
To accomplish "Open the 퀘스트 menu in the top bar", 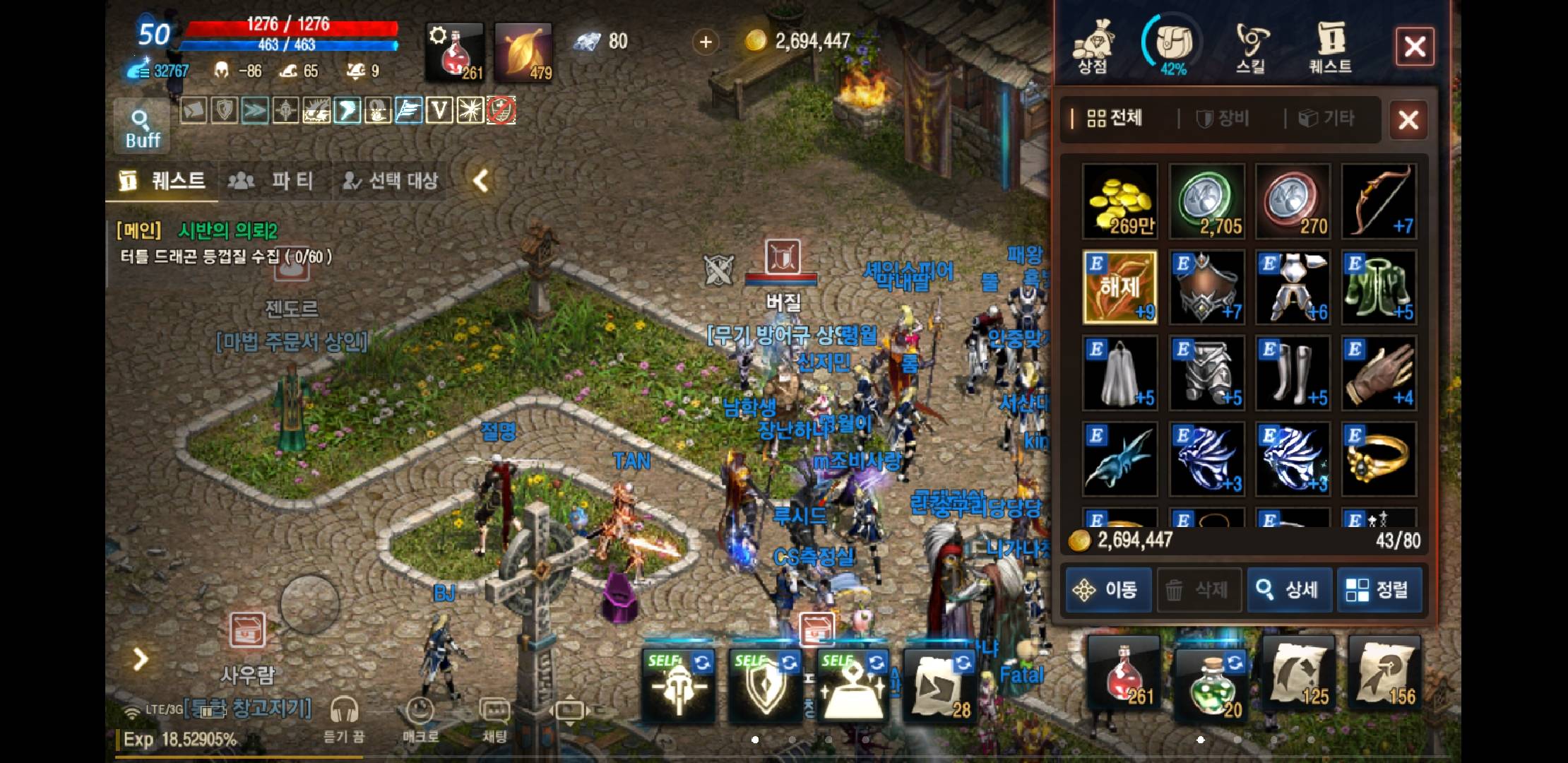I will click(1330, 47).
